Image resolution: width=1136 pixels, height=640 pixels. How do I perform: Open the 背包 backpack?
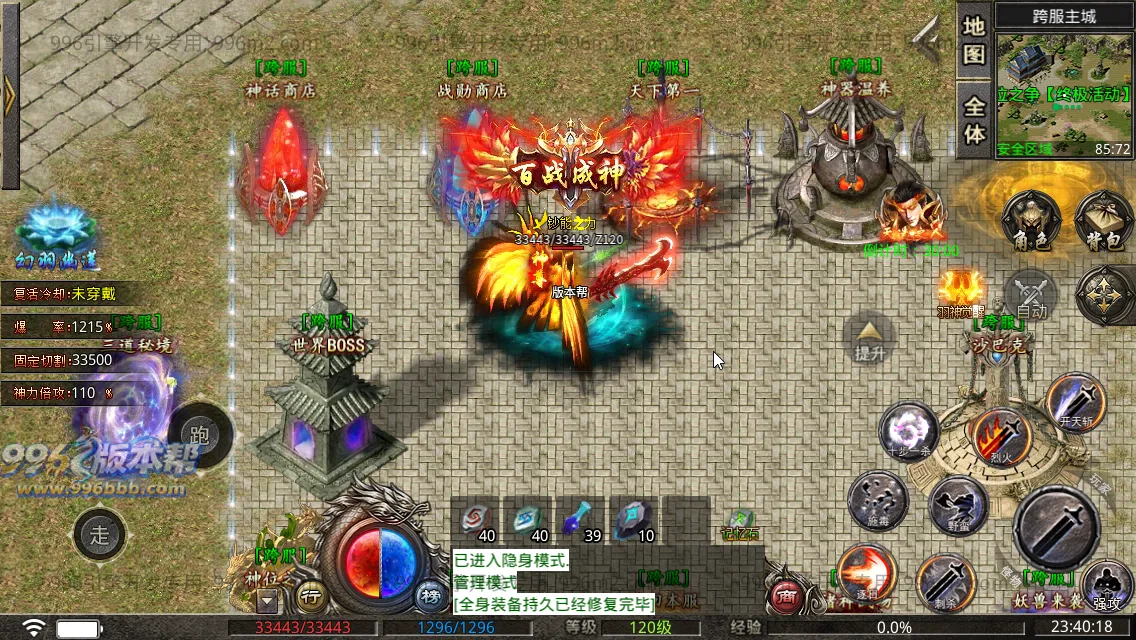click(1103, 219)
